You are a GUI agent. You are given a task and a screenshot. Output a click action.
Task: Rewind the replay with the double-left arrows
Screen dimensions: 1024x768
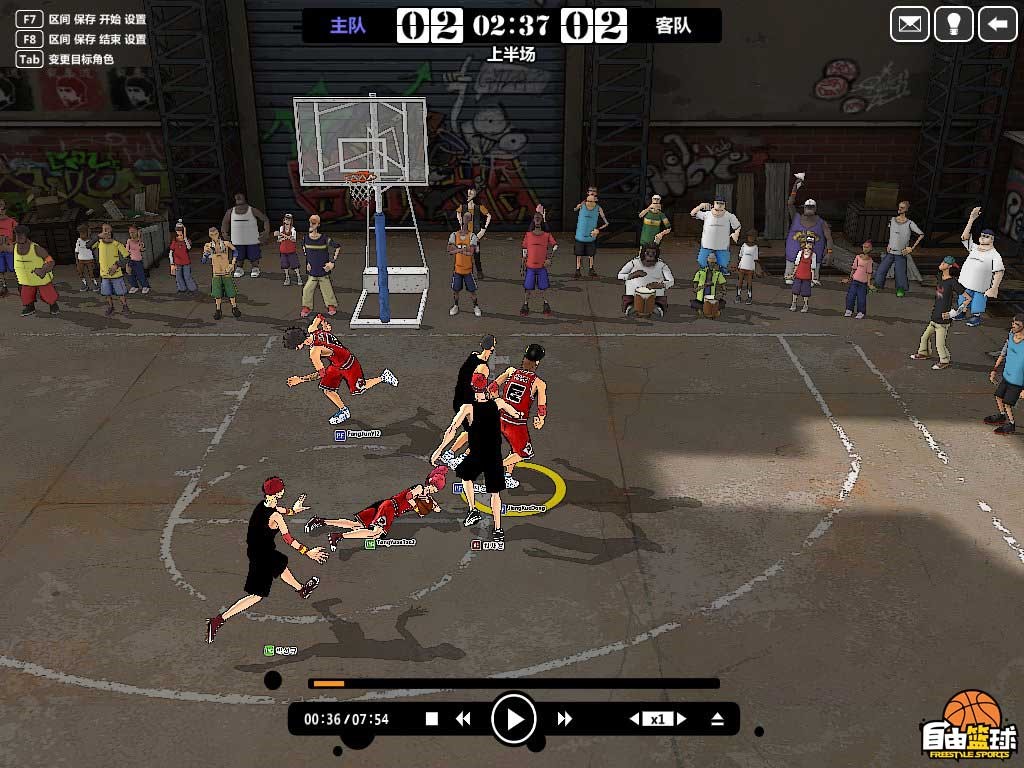(x=463, y=718)
